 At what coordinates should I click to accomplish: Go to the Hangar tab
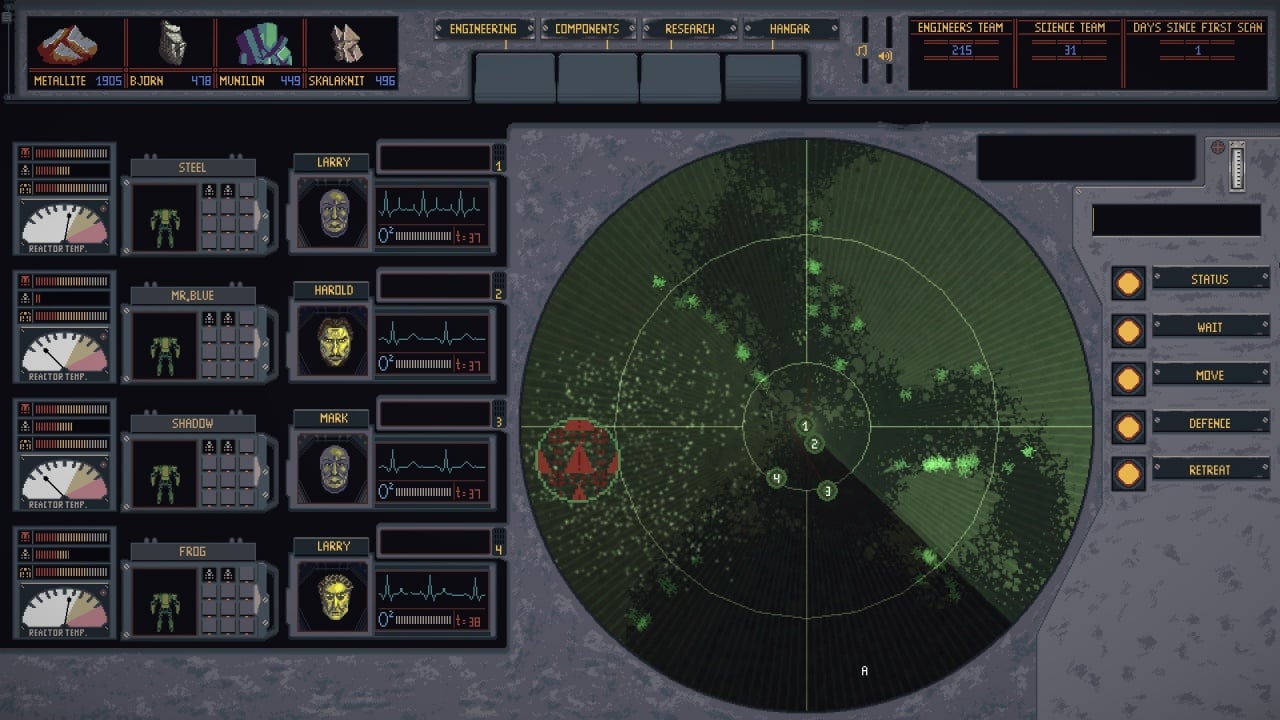pyautogui.click(x=789, y=29)
